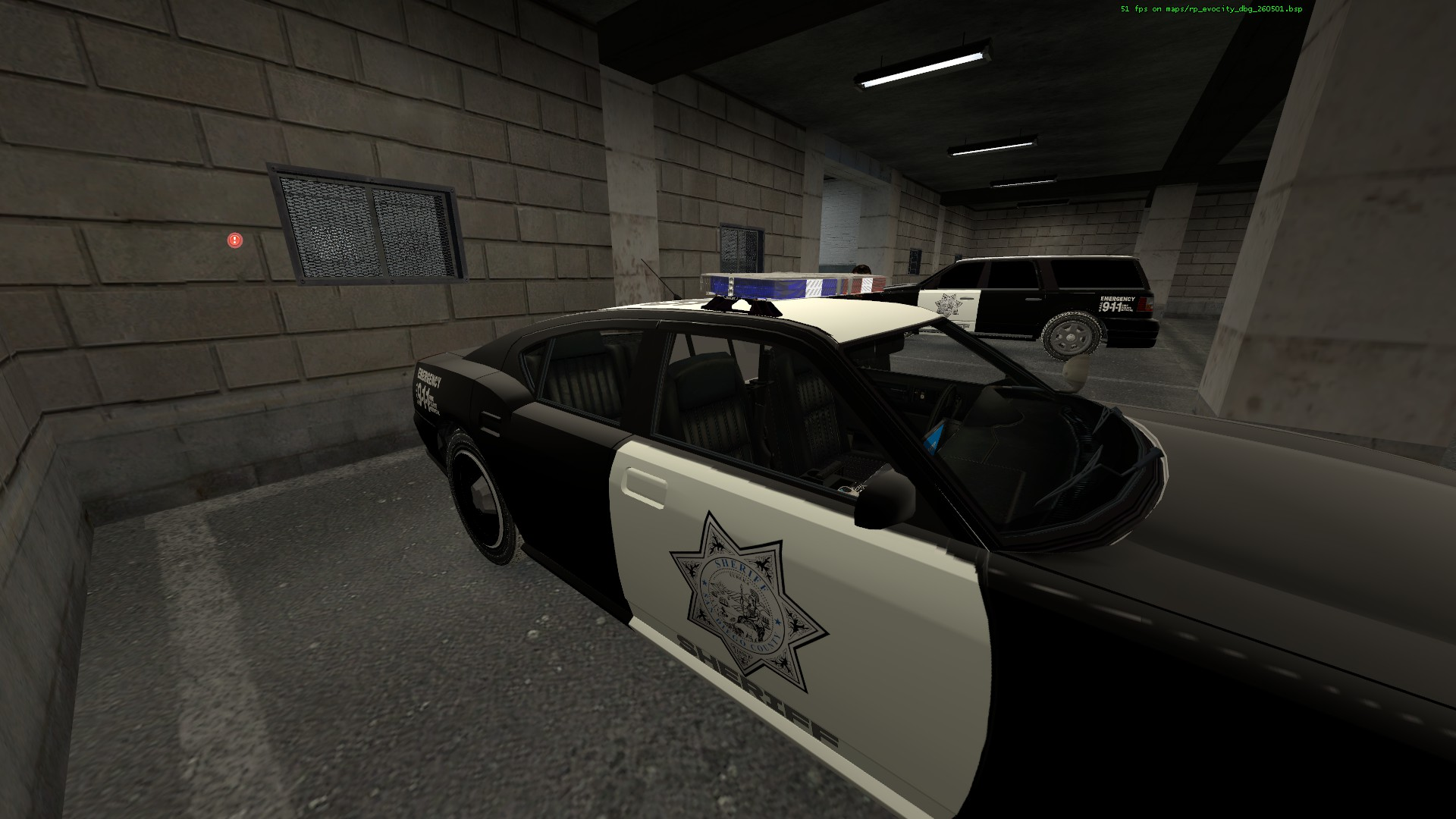Click the red exclamation alert icon

[235, 240]
